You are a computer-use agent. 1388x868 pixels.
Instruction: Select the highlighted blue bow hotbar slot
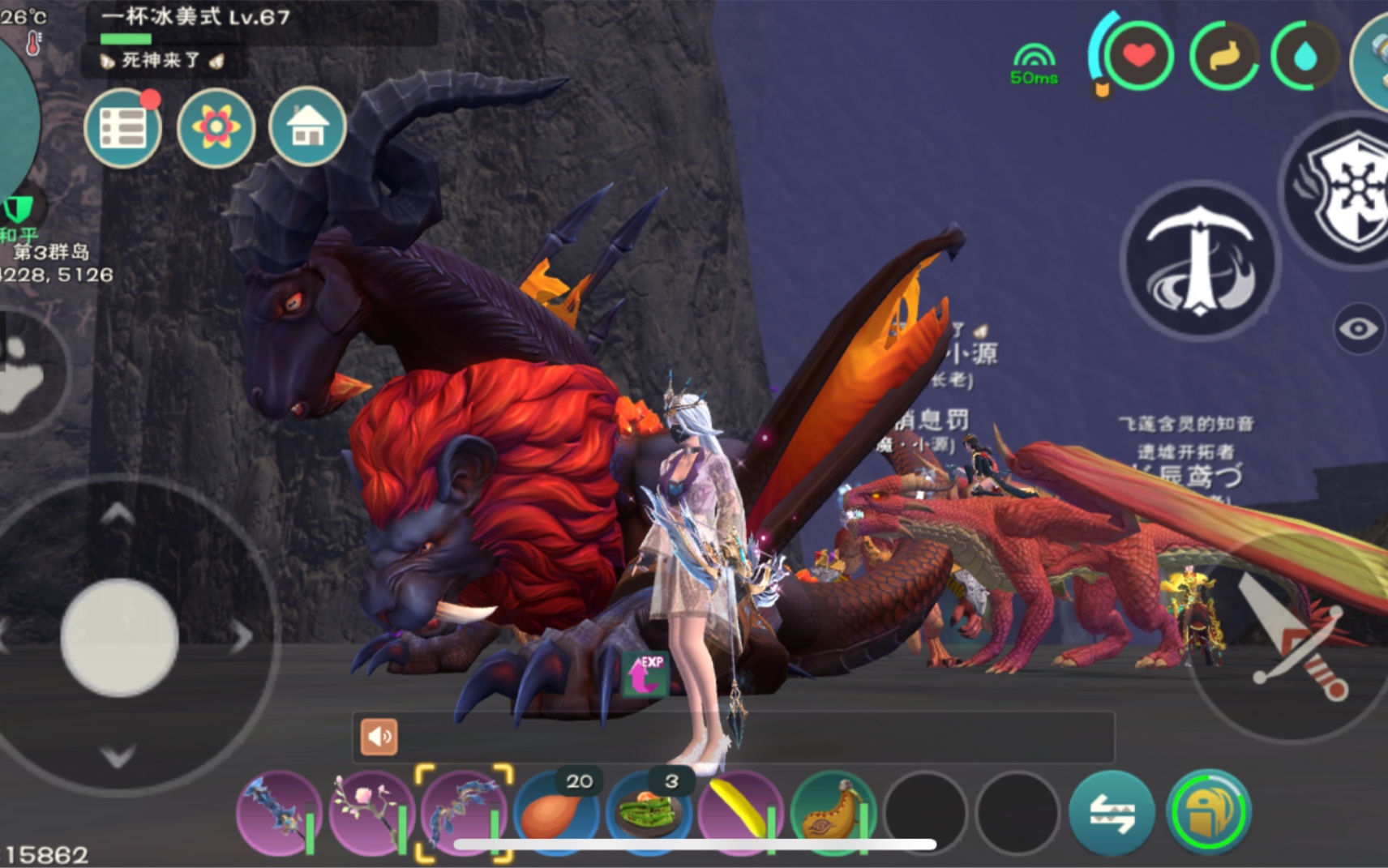pos(464,812)
